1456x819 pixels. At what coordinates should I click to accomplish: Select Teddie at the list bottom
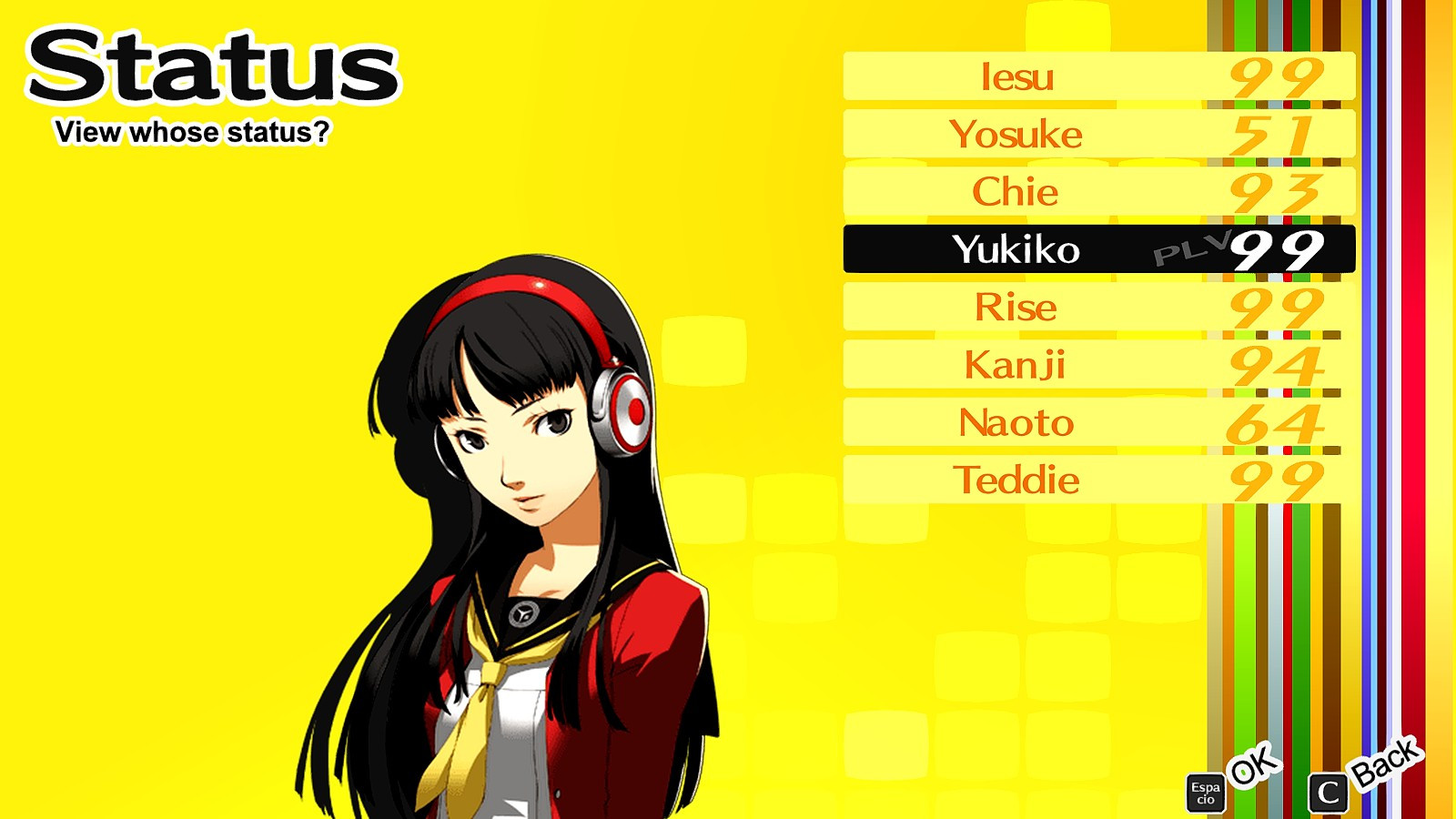pos(1019,480)
